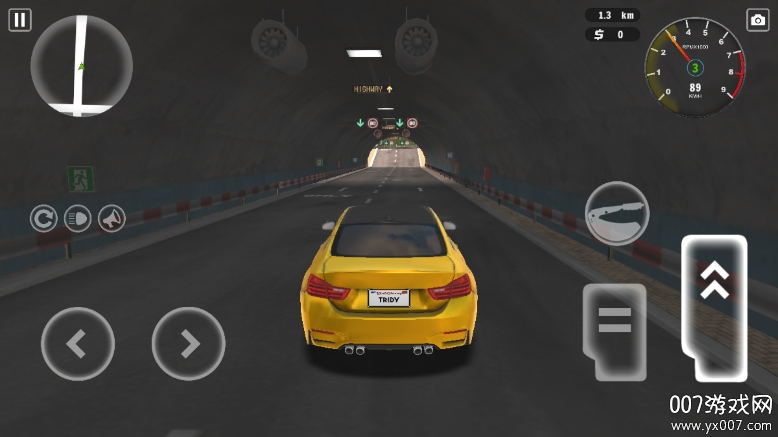Viewport: 778px width, 437px height.
Task: Steer right with the right arrow button
Action: (188, 343)
